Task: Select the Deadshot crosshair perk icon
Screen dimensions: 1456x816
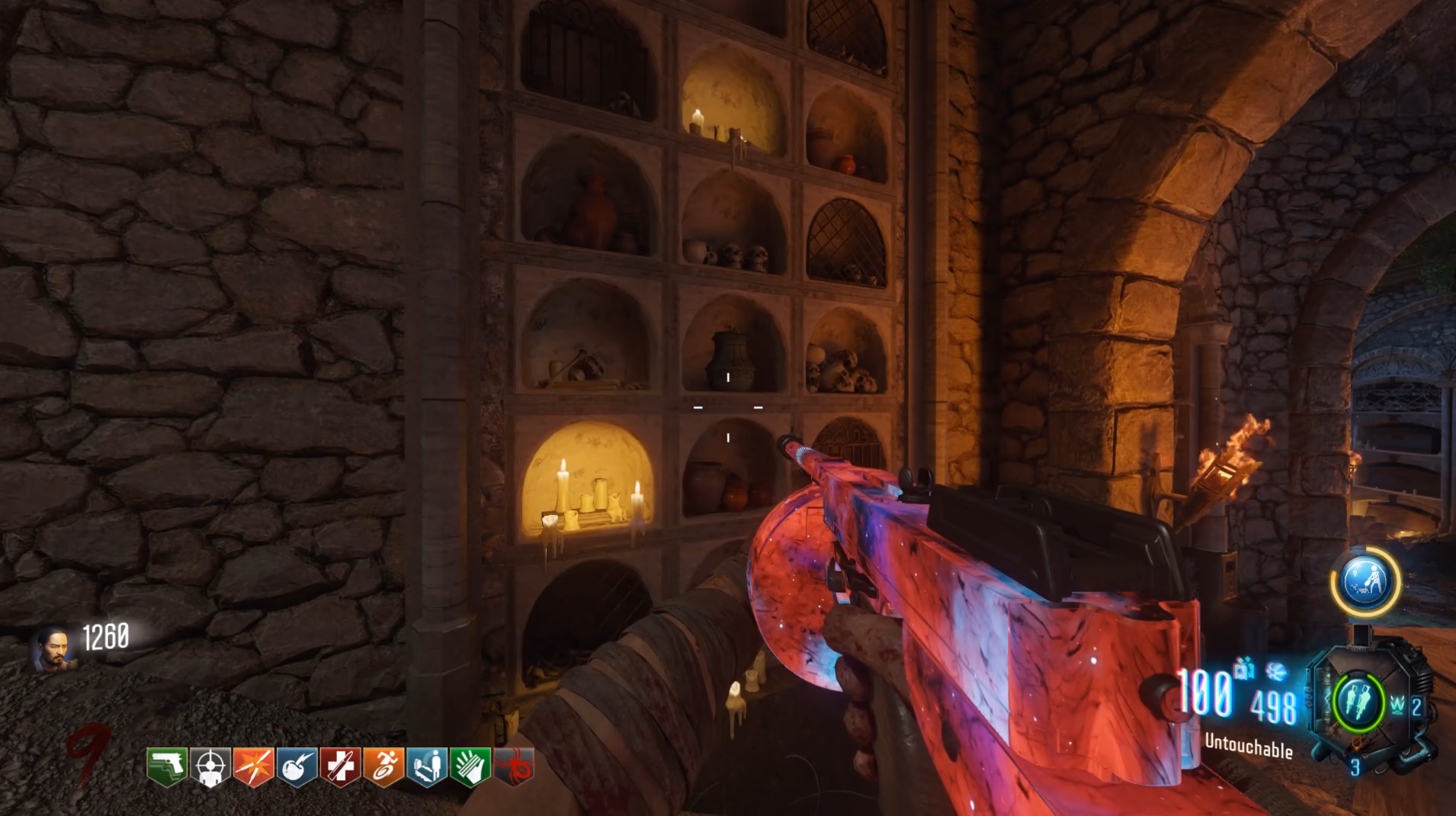Action: coord(210,766)
